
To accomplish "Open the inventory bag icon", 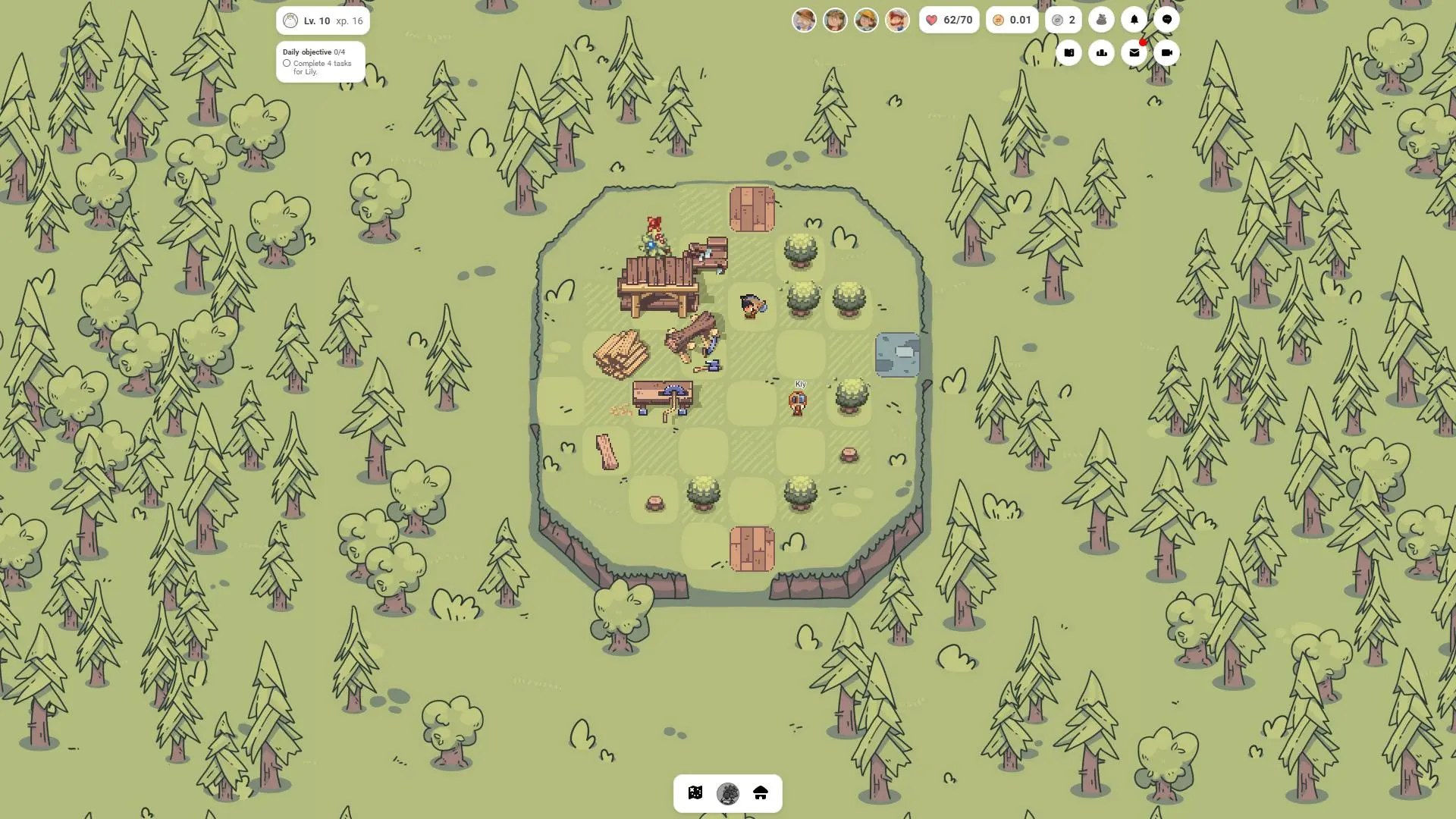I will pyautogui.click(x=1101, y=19).
